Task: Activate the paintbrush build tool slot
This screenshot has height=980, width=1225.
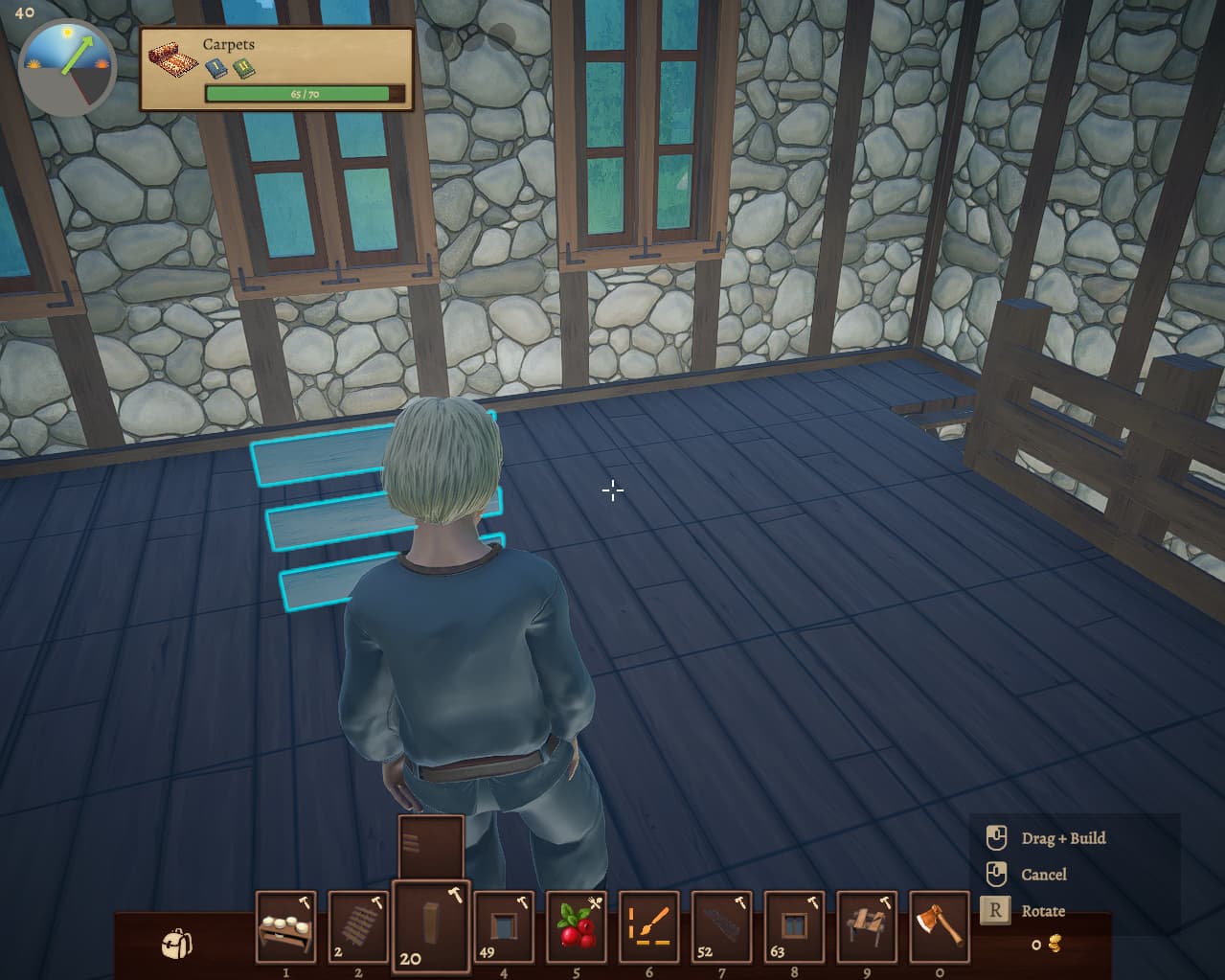Action: click(649, 926)
